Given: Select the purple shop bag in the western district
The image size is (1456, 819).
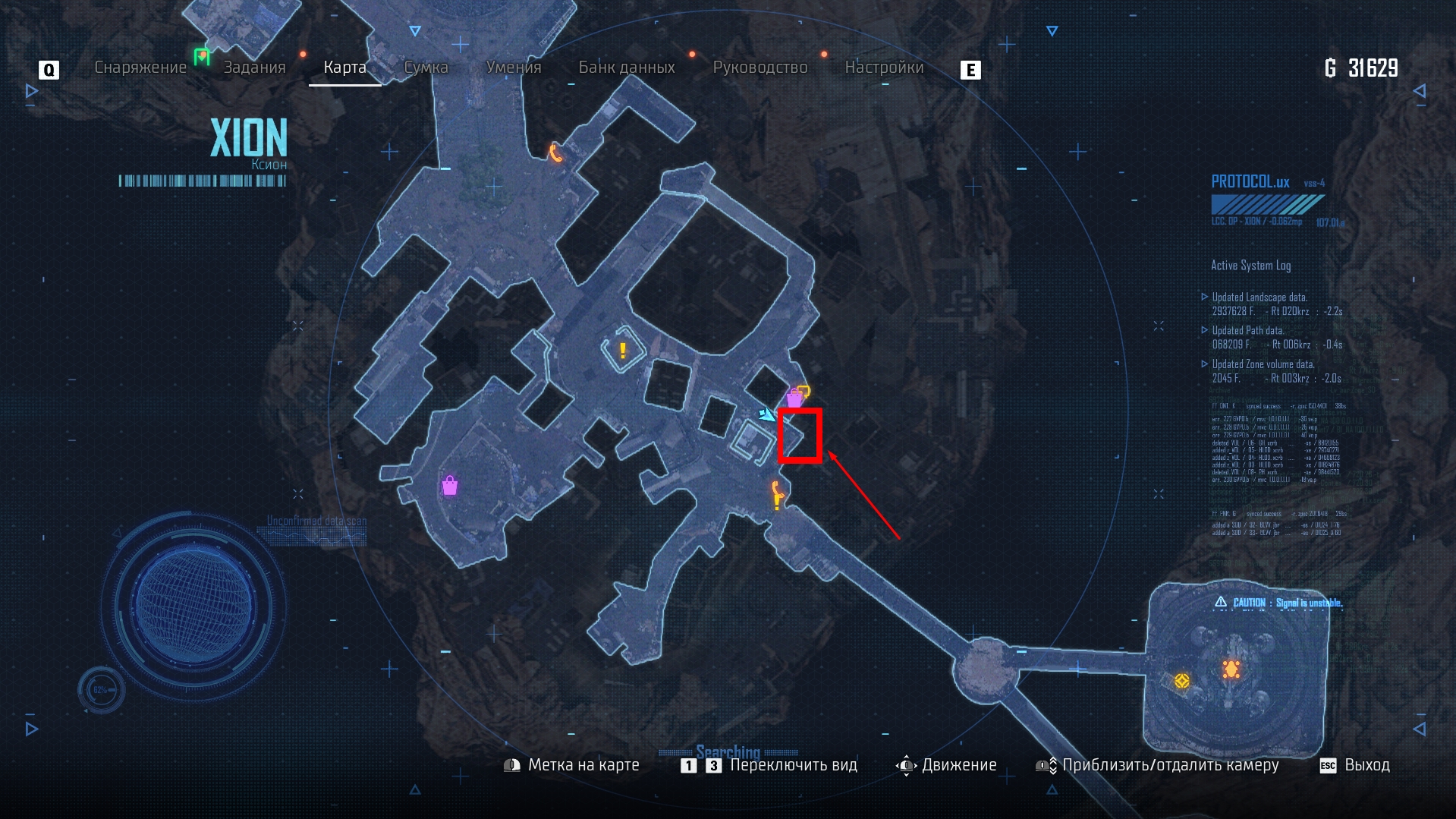Looking at the screenshot, I should [x=450, y=486].
